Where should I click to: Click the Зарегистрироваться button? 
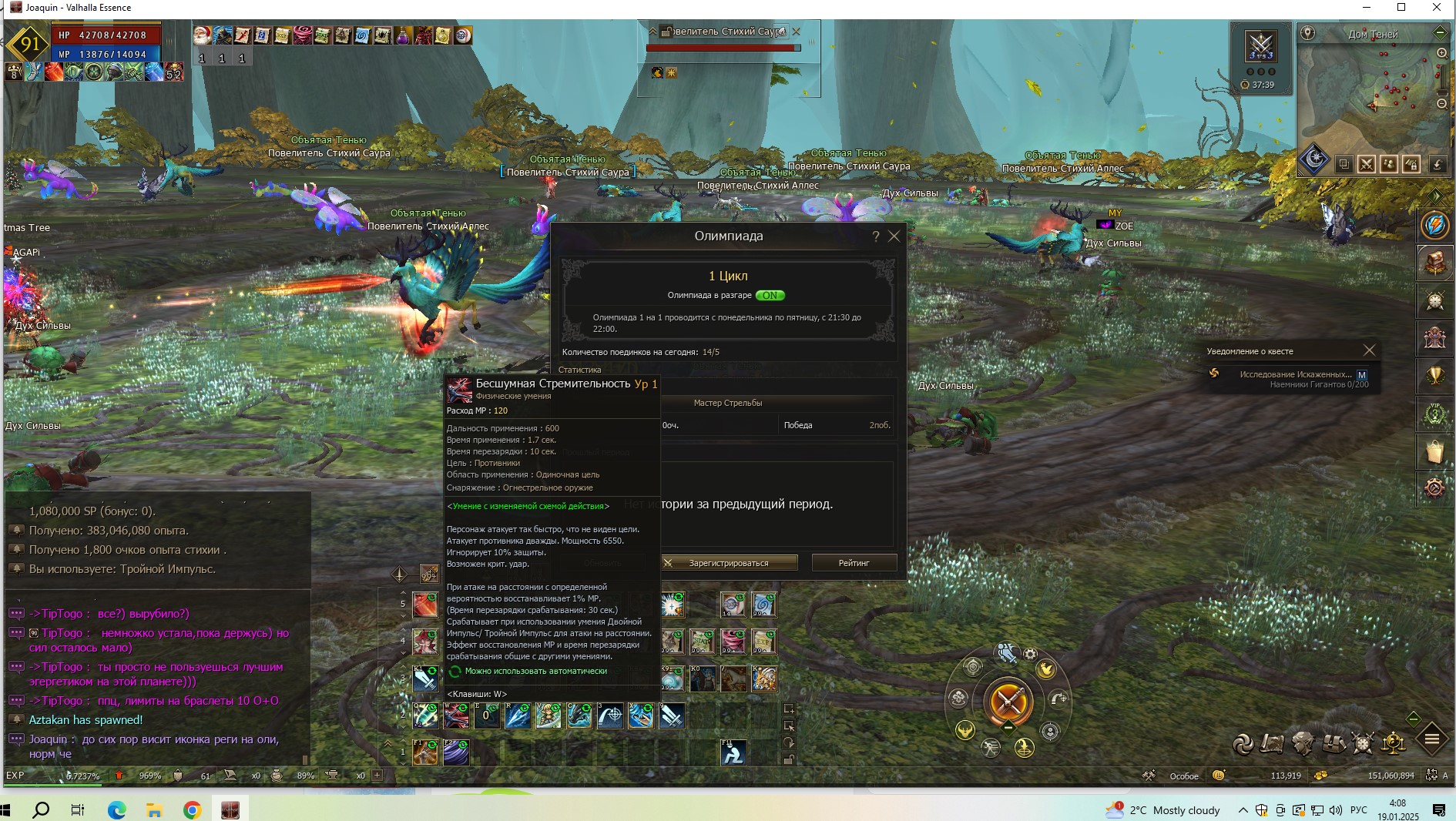coord(728,563)
